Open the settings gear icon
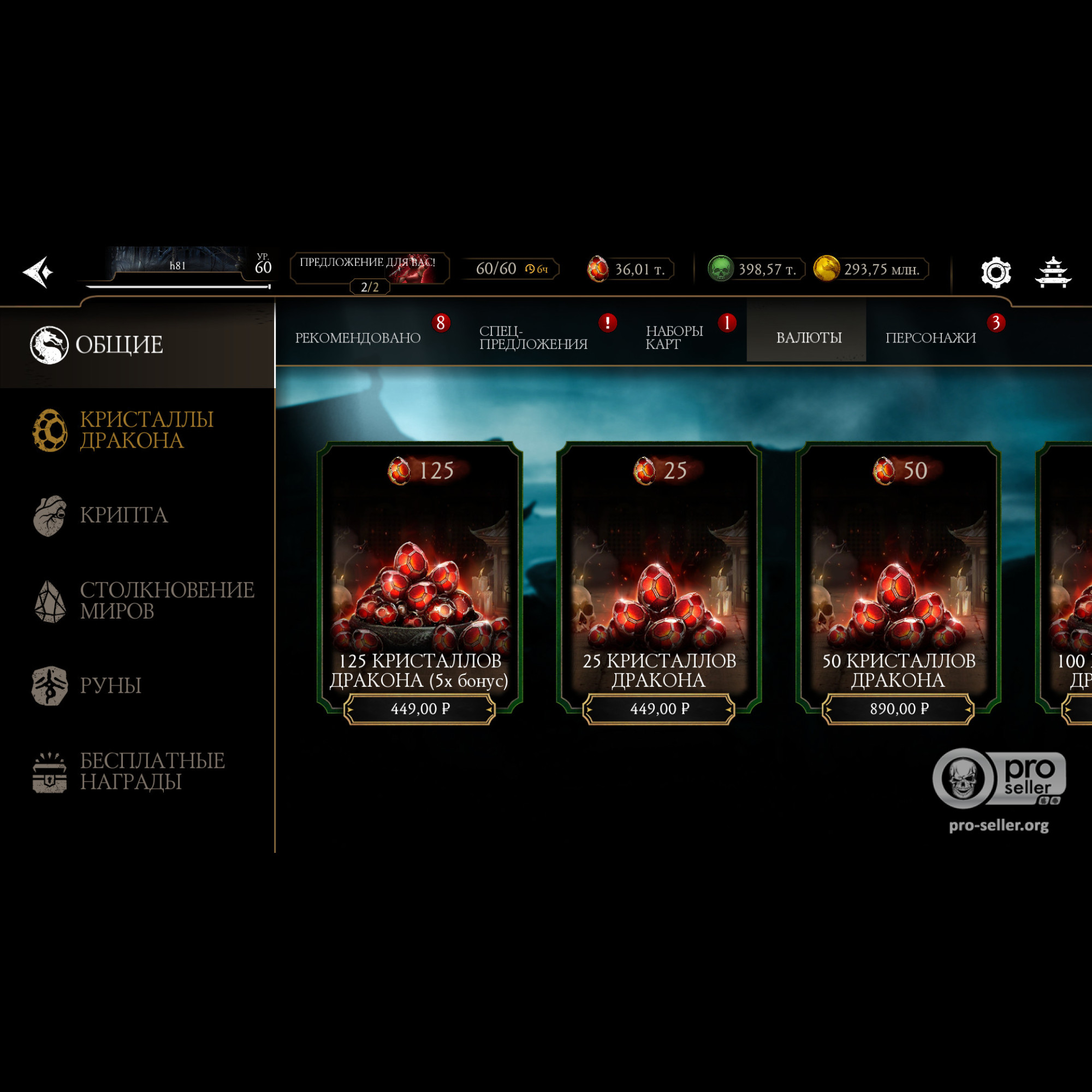Screen dimensions: 1092x1092 995,272
